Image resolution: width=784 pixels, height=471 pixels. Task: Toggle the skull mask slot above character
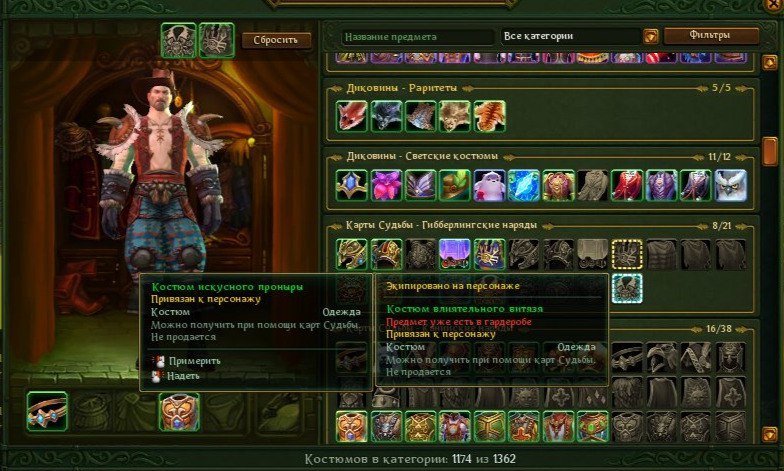(x=178, y=40)
